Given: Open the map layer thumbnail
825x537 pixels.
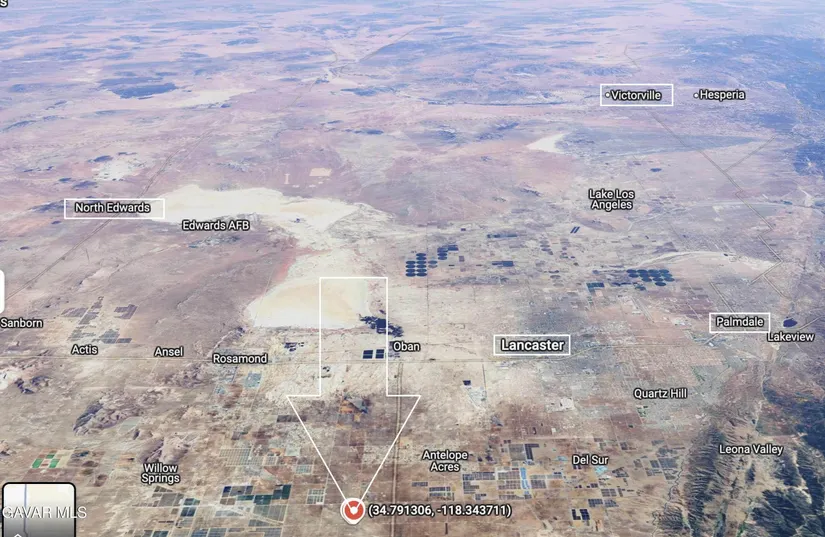Looking at the screenshot, I should click(x=38, y=510).
